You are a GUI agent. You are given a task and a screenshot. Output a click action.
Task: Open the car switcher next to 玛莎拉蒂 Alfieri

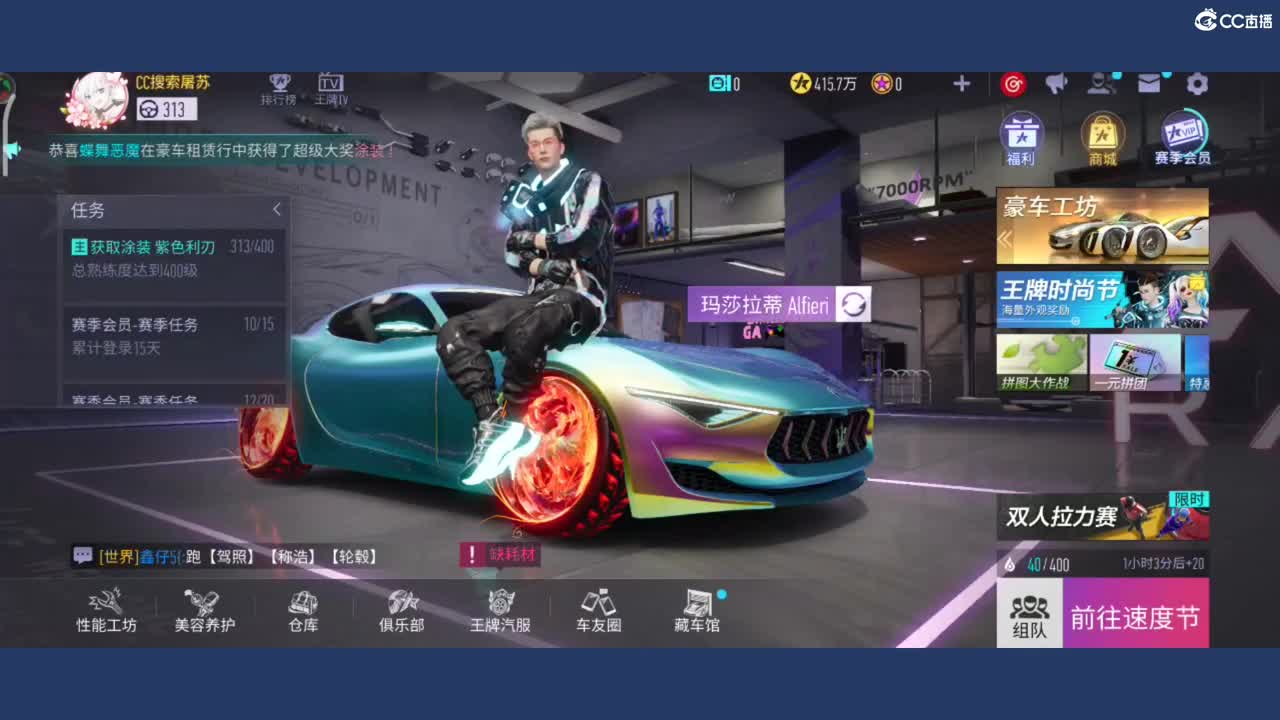click(855, 302)
